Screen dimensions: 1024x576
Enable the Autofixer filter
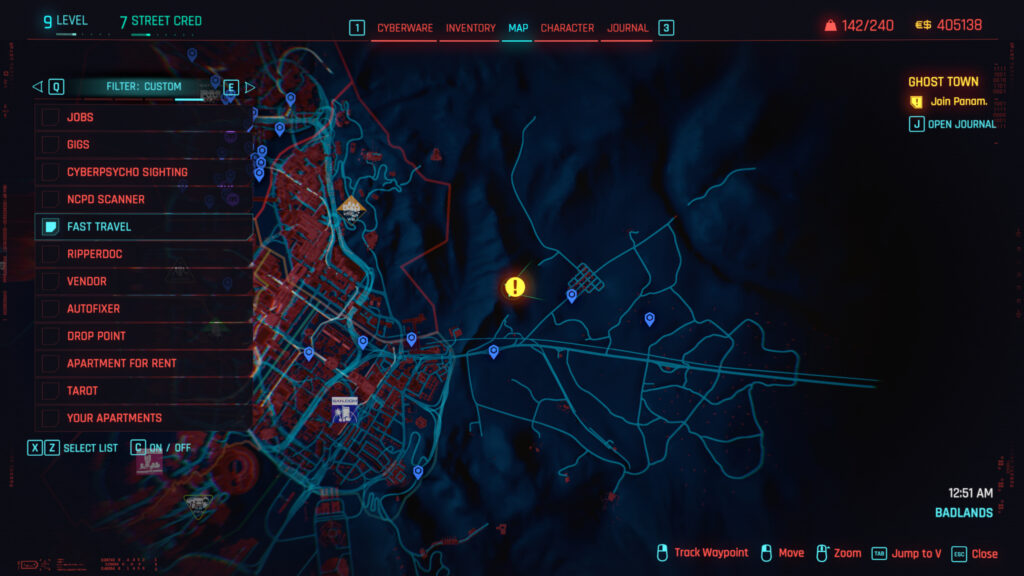click(51, 309)
